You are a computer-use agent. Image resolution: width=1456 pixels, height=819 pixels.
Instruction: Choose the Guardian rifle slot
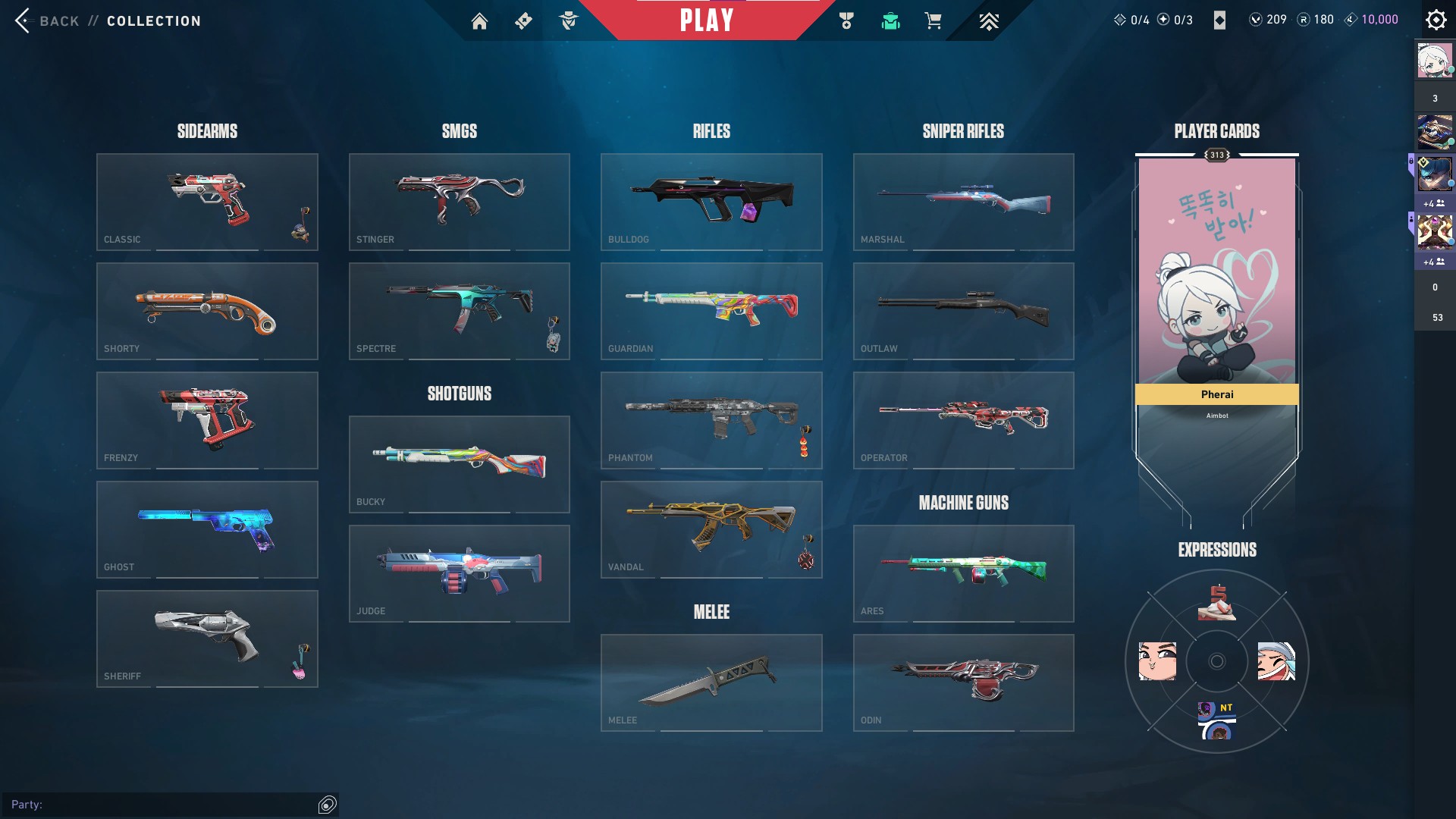point(711,311)
